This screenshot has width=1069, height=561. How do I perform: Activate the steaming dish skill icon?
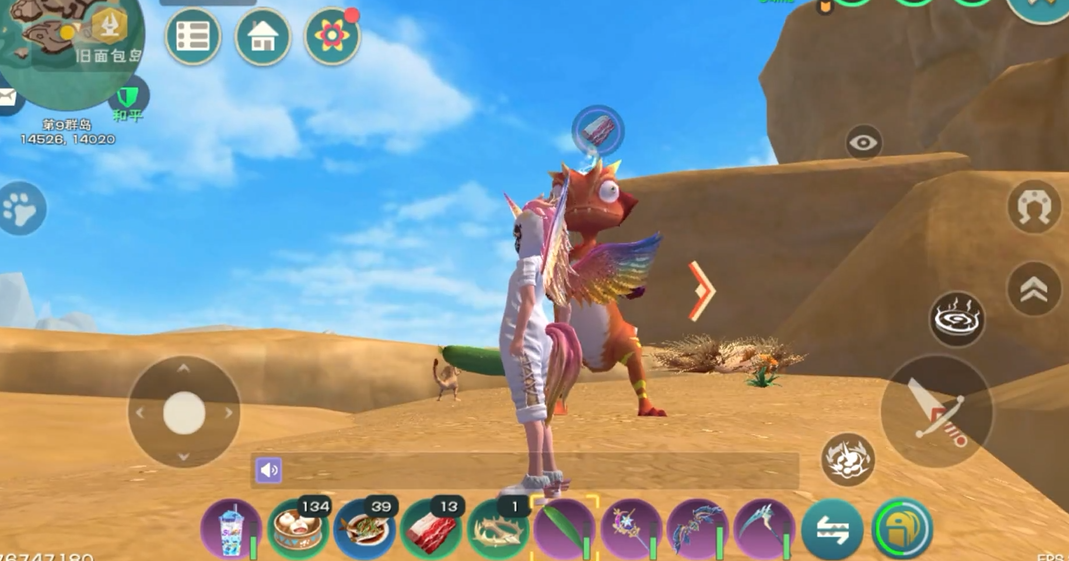[x=957, y=319]
